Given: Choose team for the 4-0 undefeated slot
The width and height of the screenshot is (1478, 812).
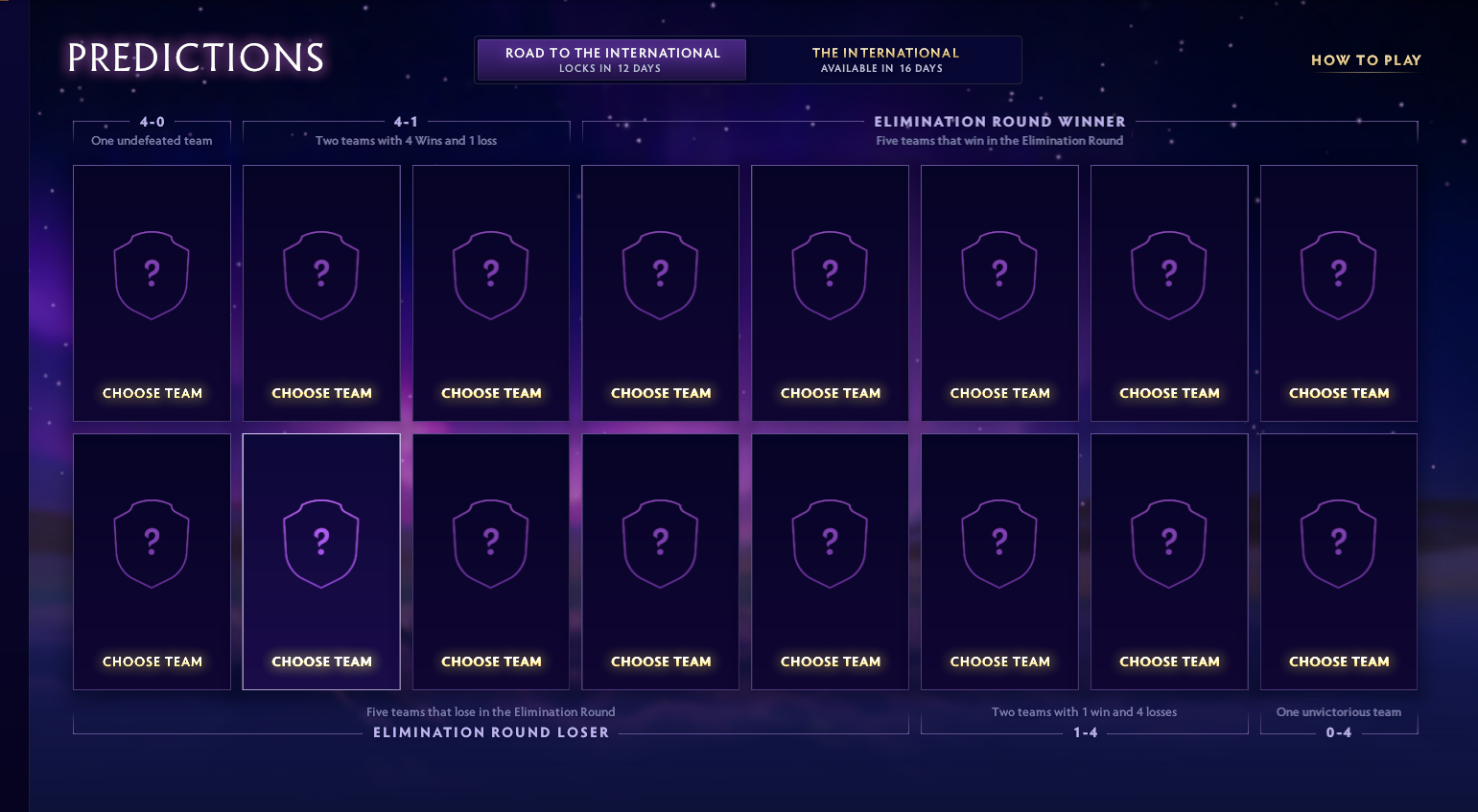Looking at the screenshot, I should click(x=152, y=293).
